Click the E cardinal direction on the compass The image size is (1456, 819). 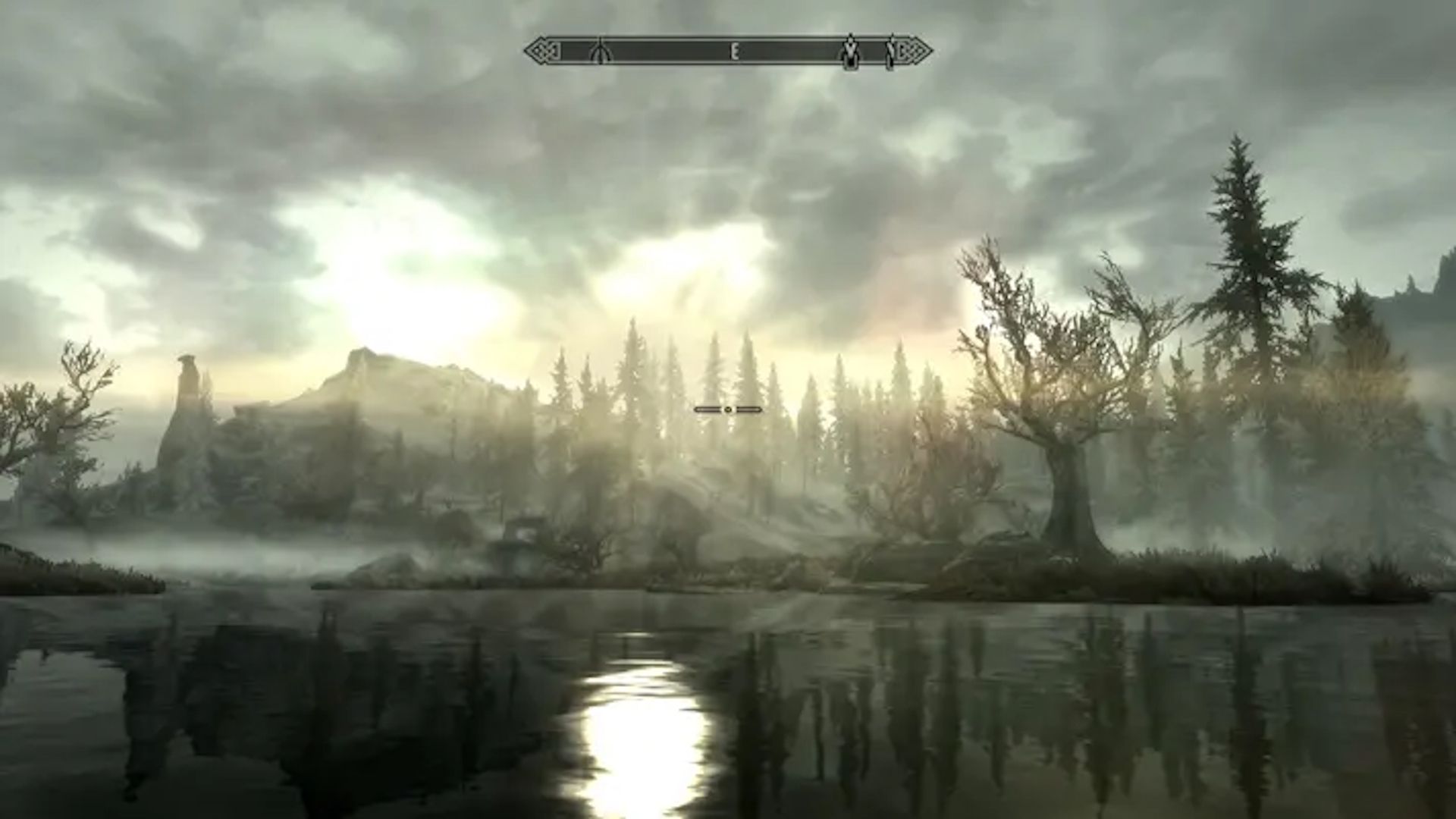coord(733,51)
